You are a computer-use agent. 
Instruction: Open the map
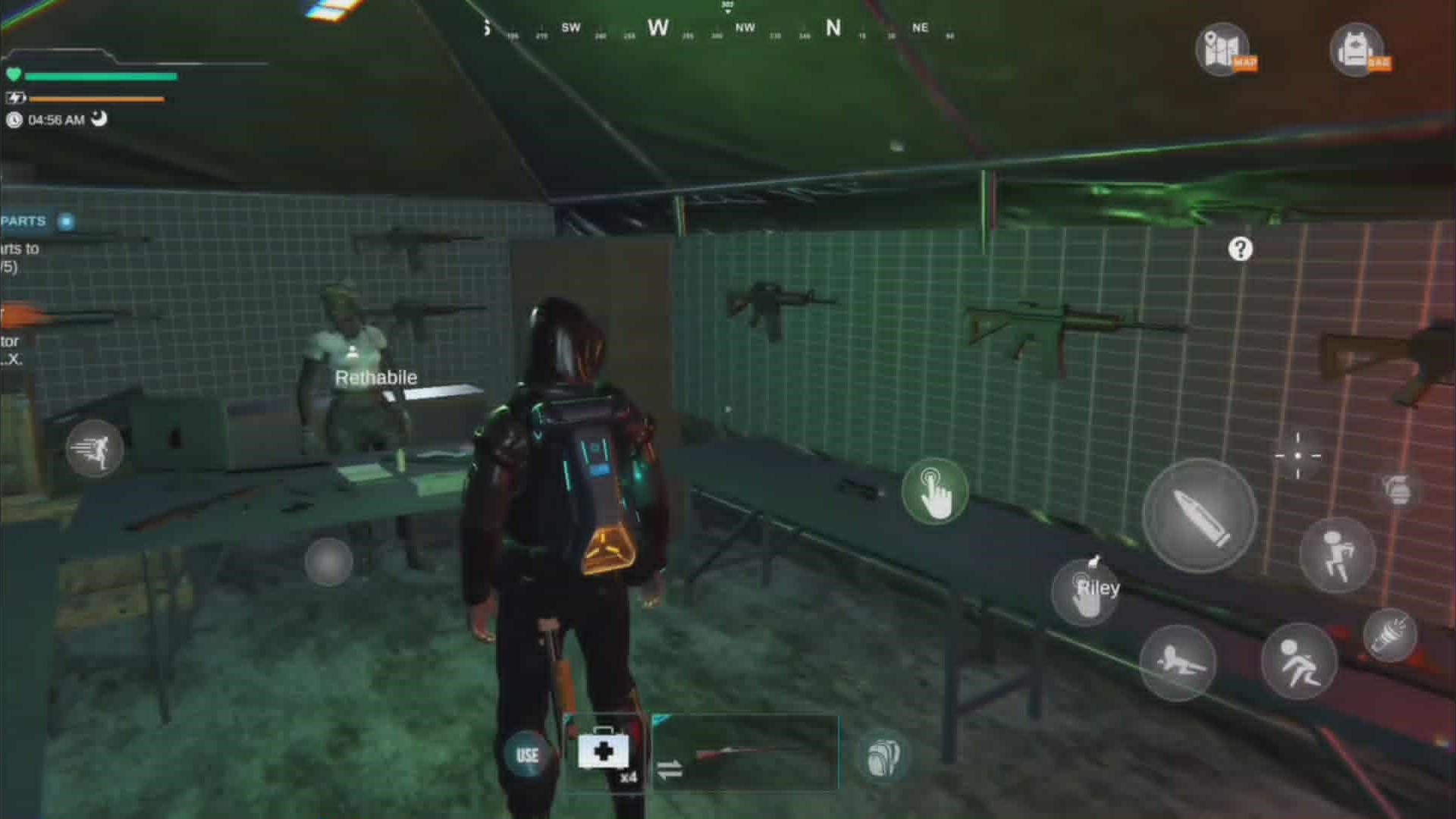[1222, 49]
